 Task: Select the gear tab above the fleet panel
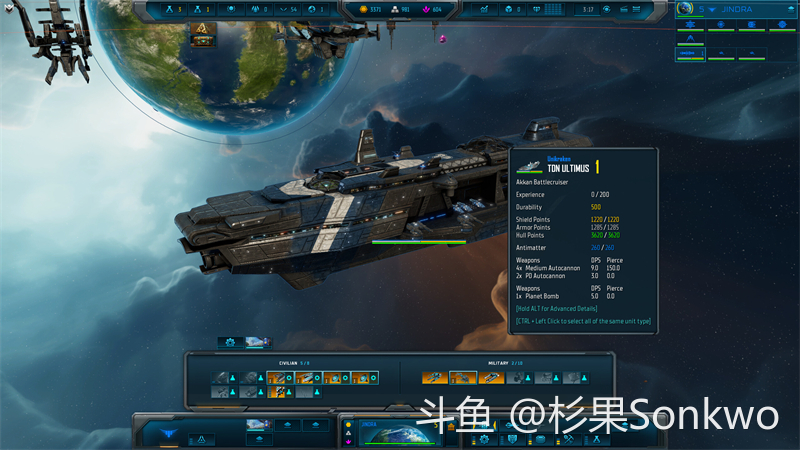tap(230, 342)
